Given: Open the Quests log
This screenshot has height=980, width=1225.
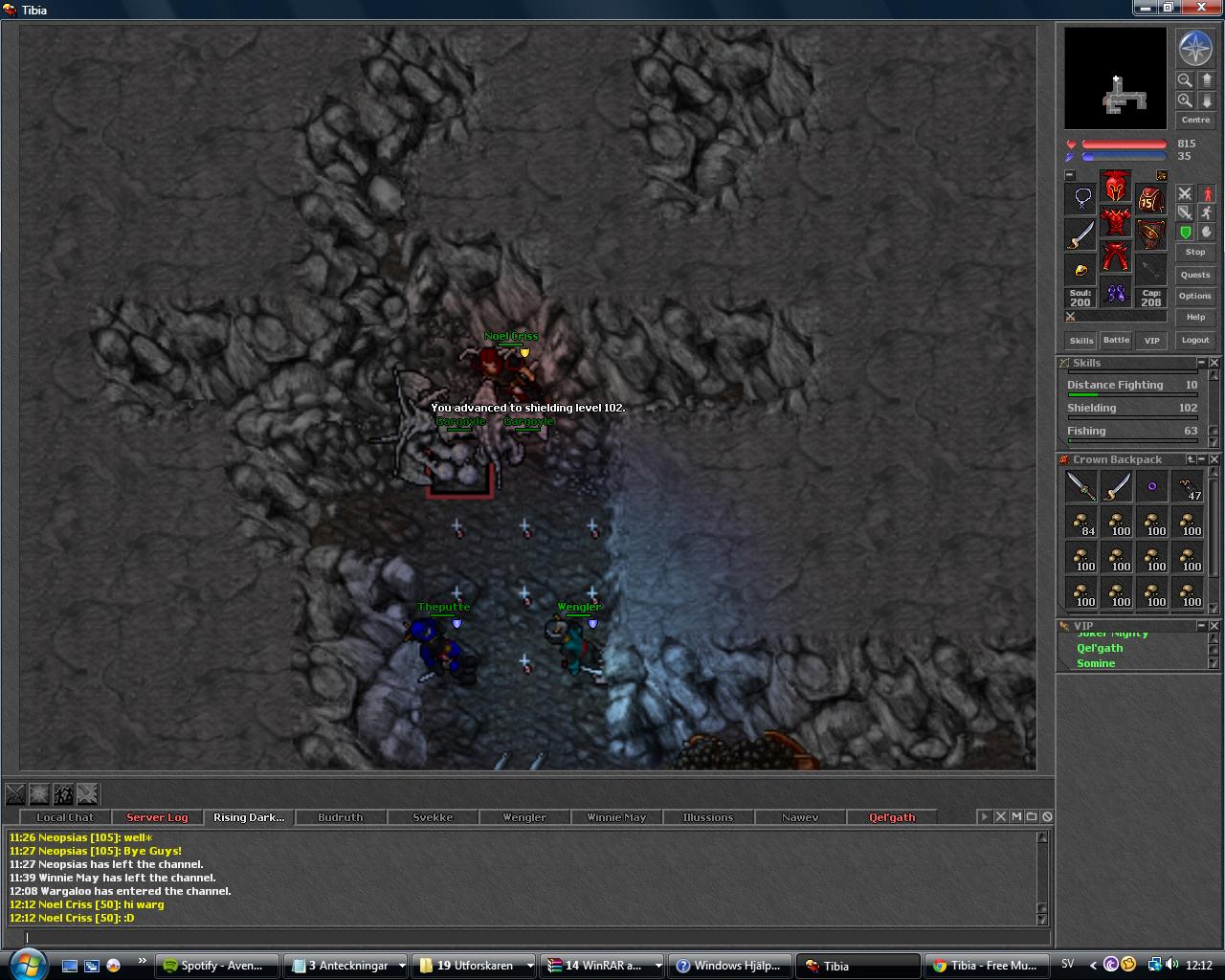Looking at the screenshot, I should tap(1194, 275).
